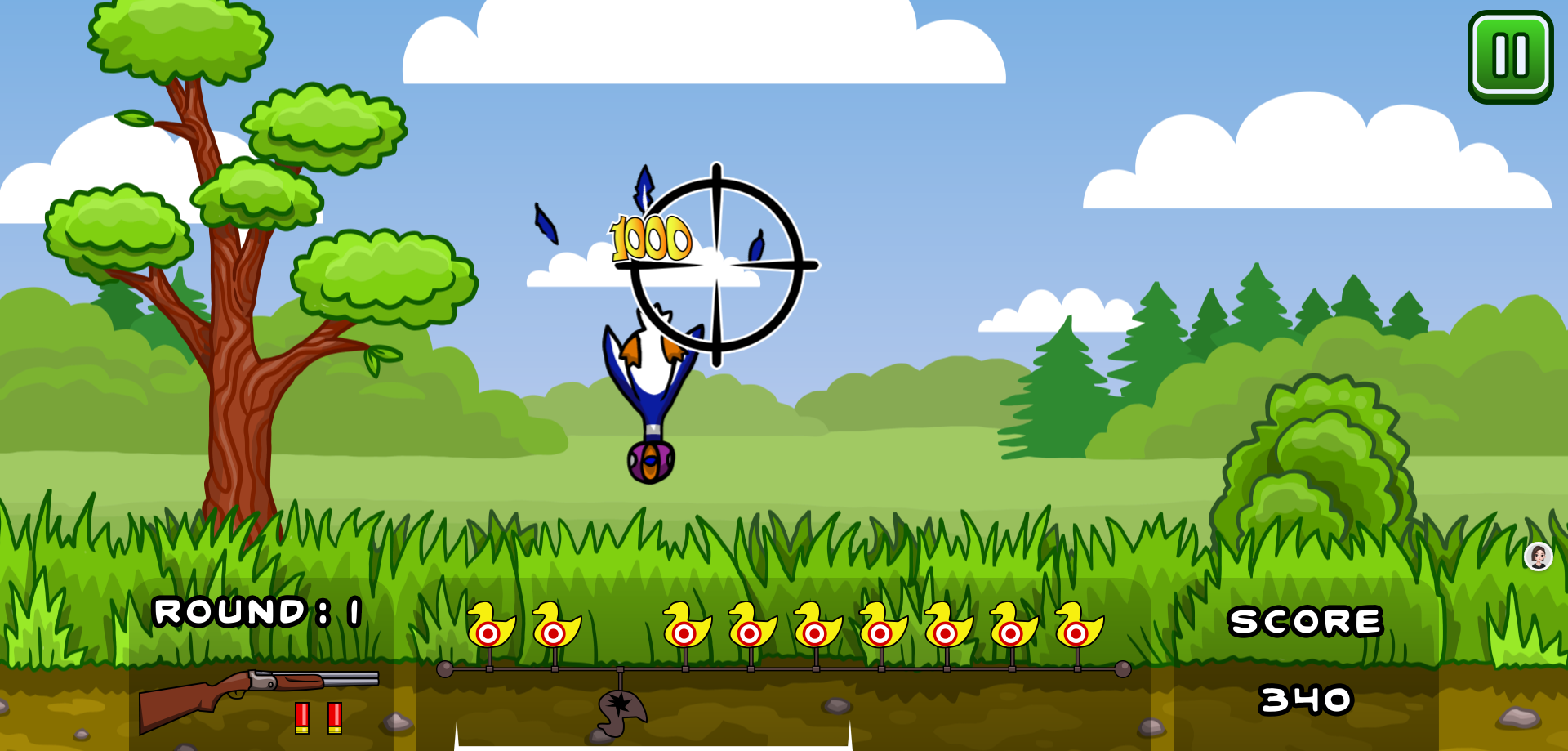Click the 1000 points popup text
Viewport: 1568px width, 751px height.
click(651, 237)
